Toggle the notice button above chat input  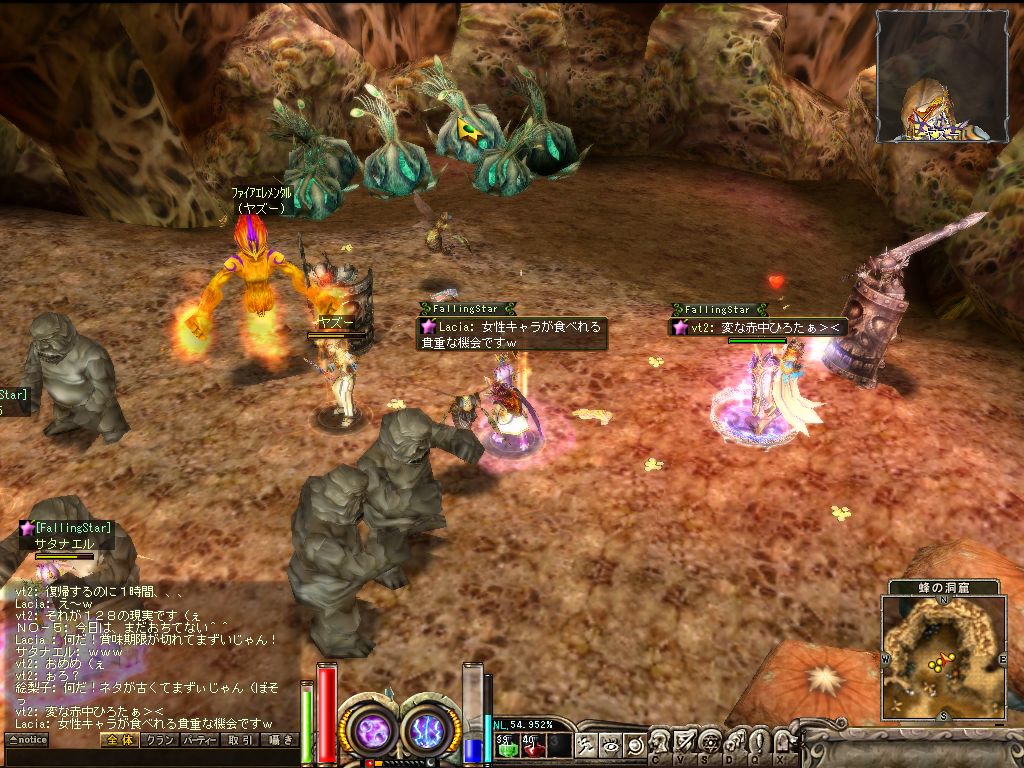(27, 740)
